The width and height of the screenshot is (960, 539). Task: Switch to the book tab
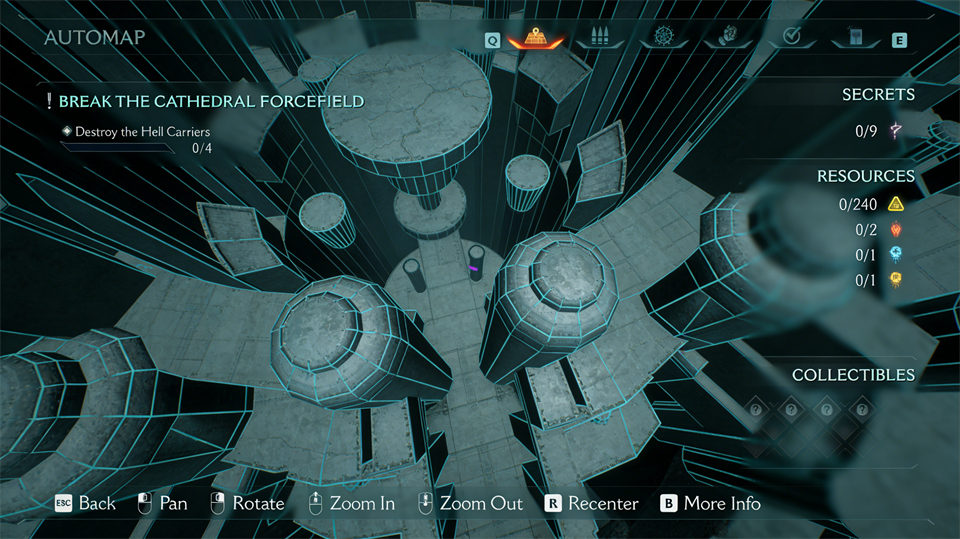[853, 38]
